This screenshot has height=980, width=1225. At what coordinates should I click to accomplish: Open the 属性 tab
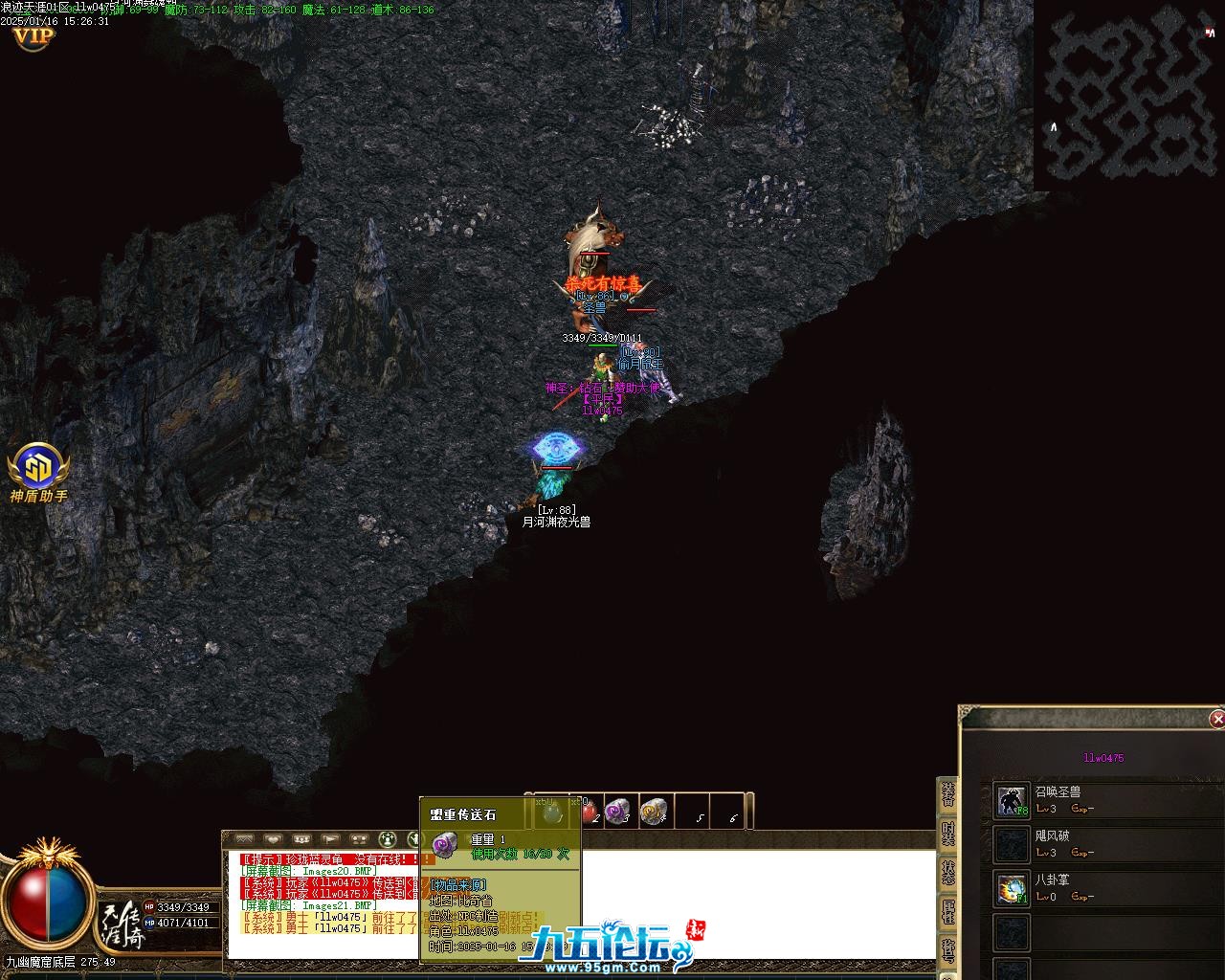947,911
